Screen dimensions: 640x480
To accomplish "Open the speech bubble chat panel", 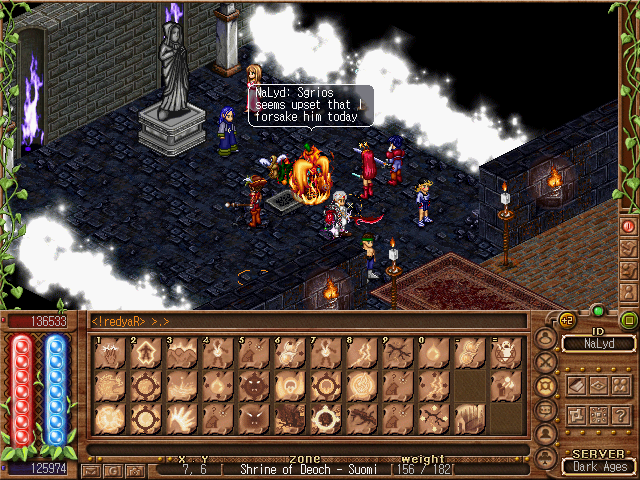I will tap(545, 410).
